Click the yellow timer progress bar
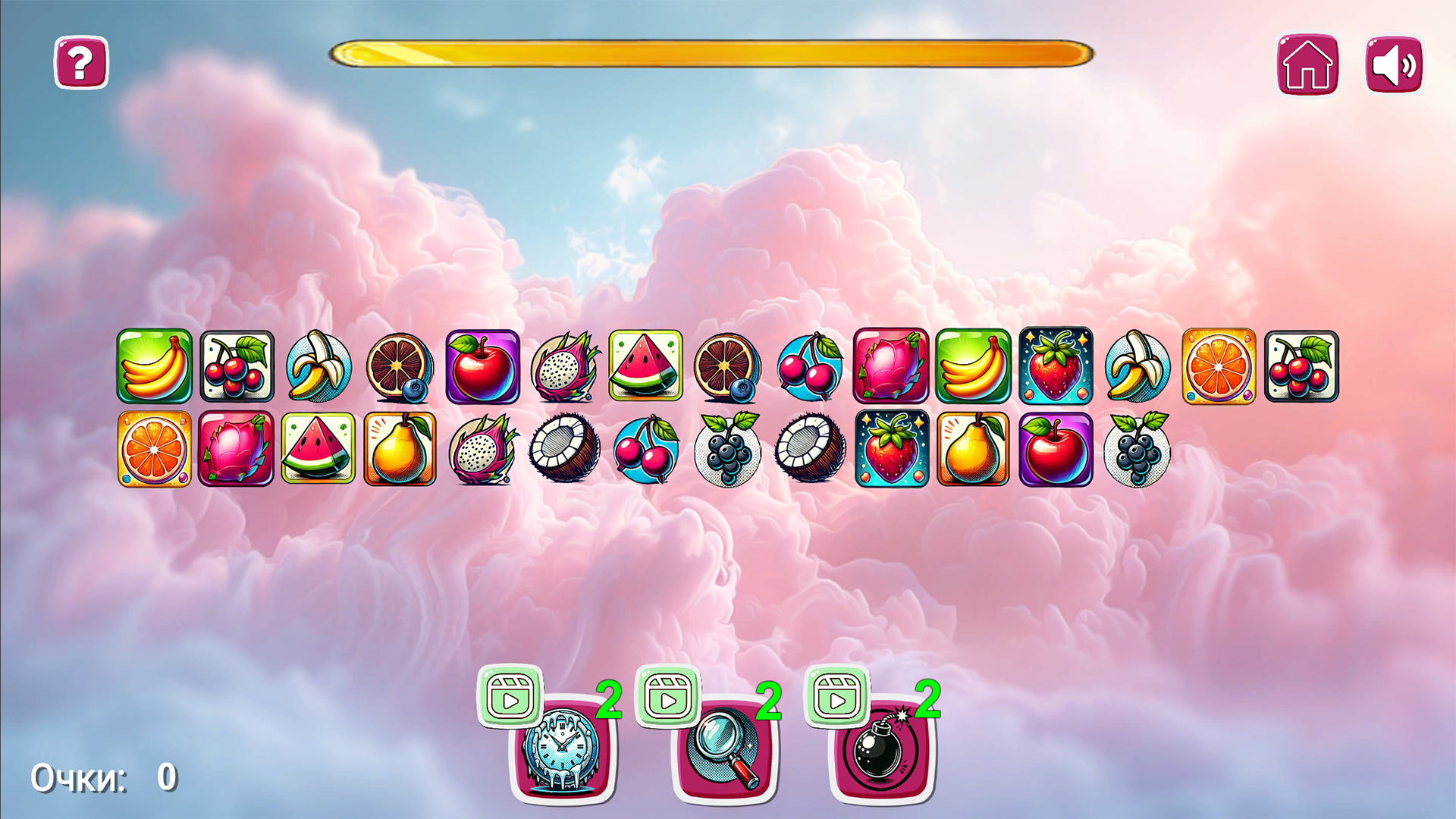The height and width of the screenshot is (819, 1456). [x=713, y=52]
